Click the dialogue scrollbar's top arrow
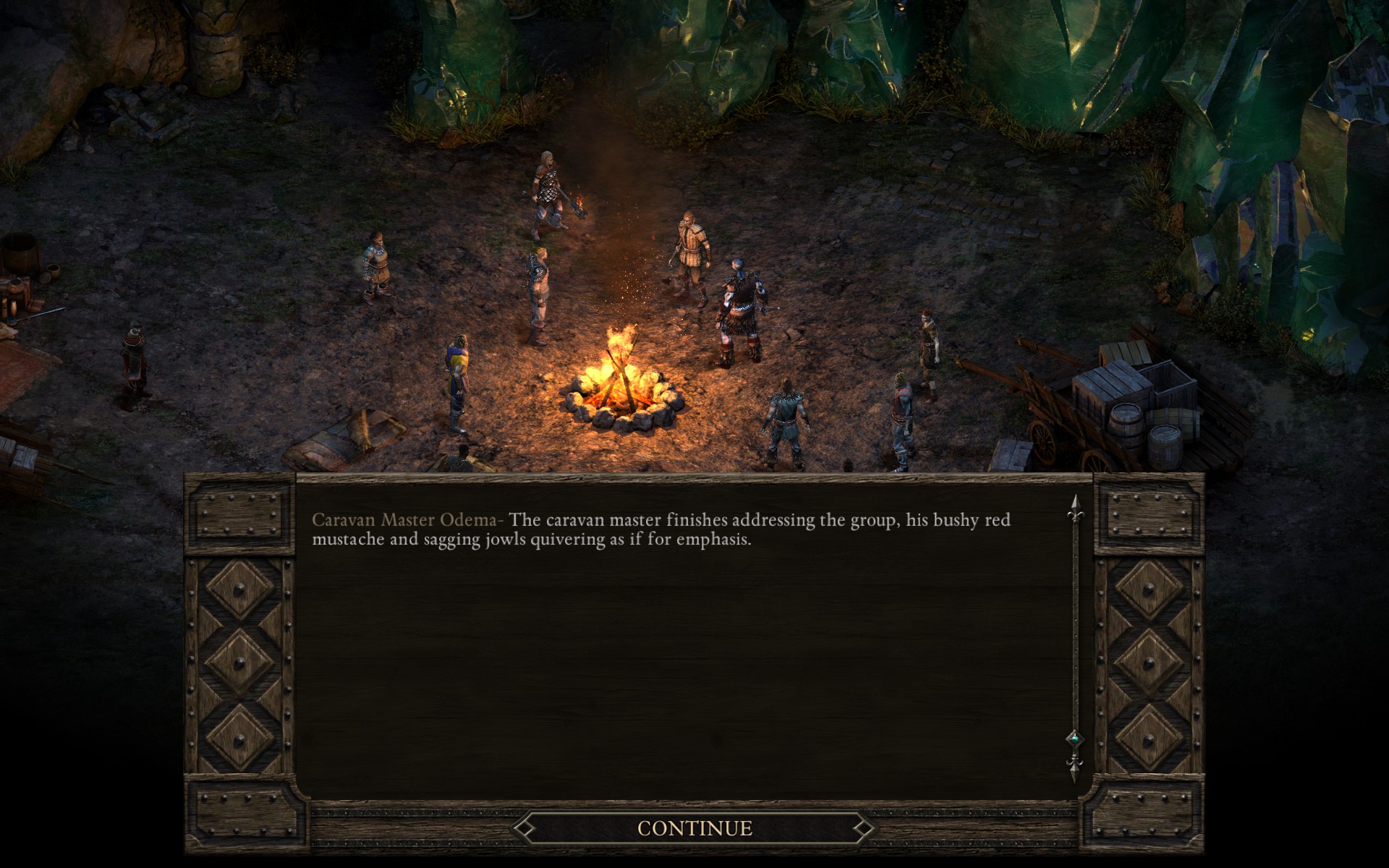Image resolution: width=1389 pixels, height=868 pixels. pyautogui.click(x=1075, y=509)
